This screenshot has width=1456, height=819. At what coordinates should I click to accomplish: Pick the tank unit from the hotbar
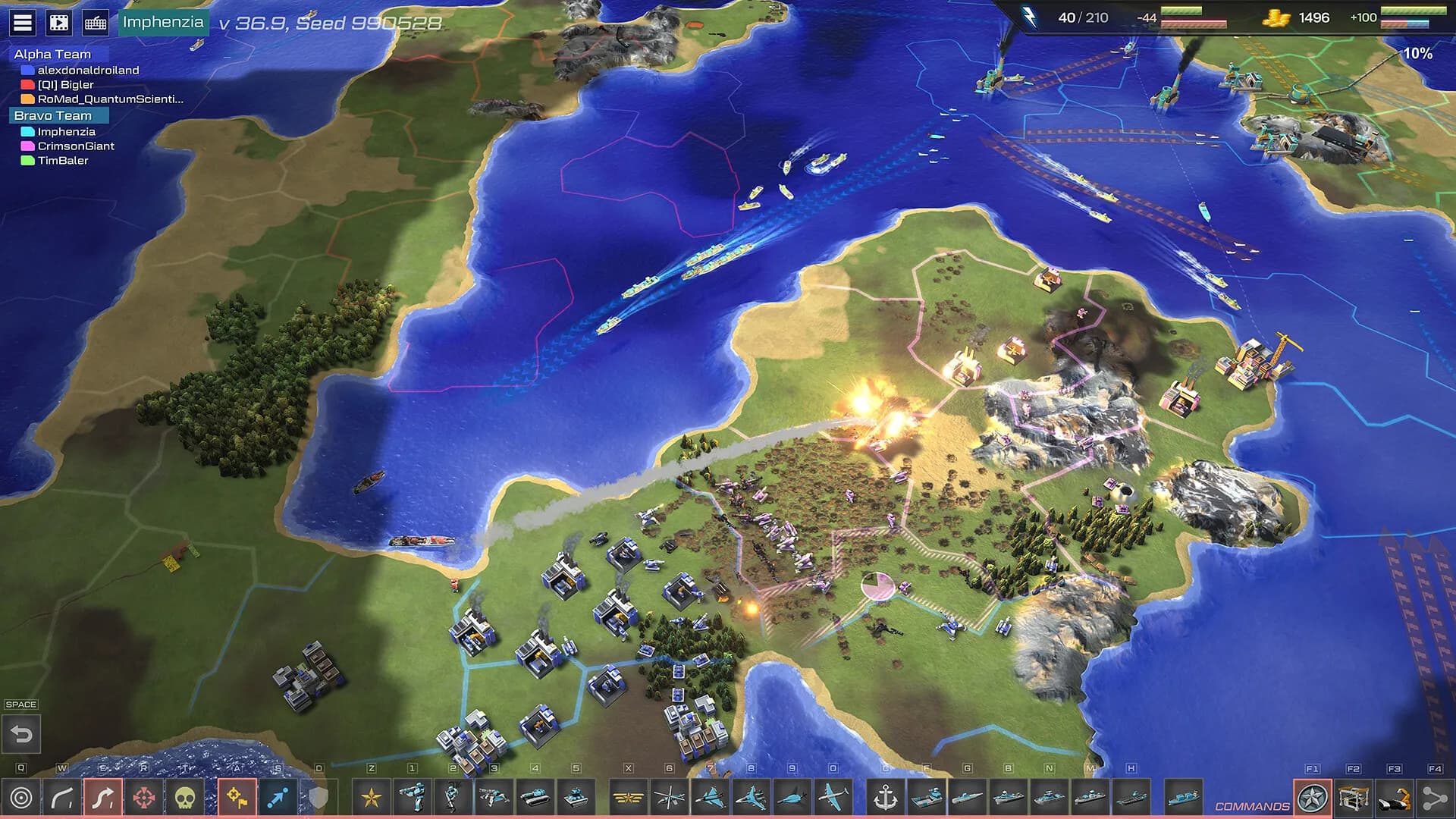click(535, 799)
